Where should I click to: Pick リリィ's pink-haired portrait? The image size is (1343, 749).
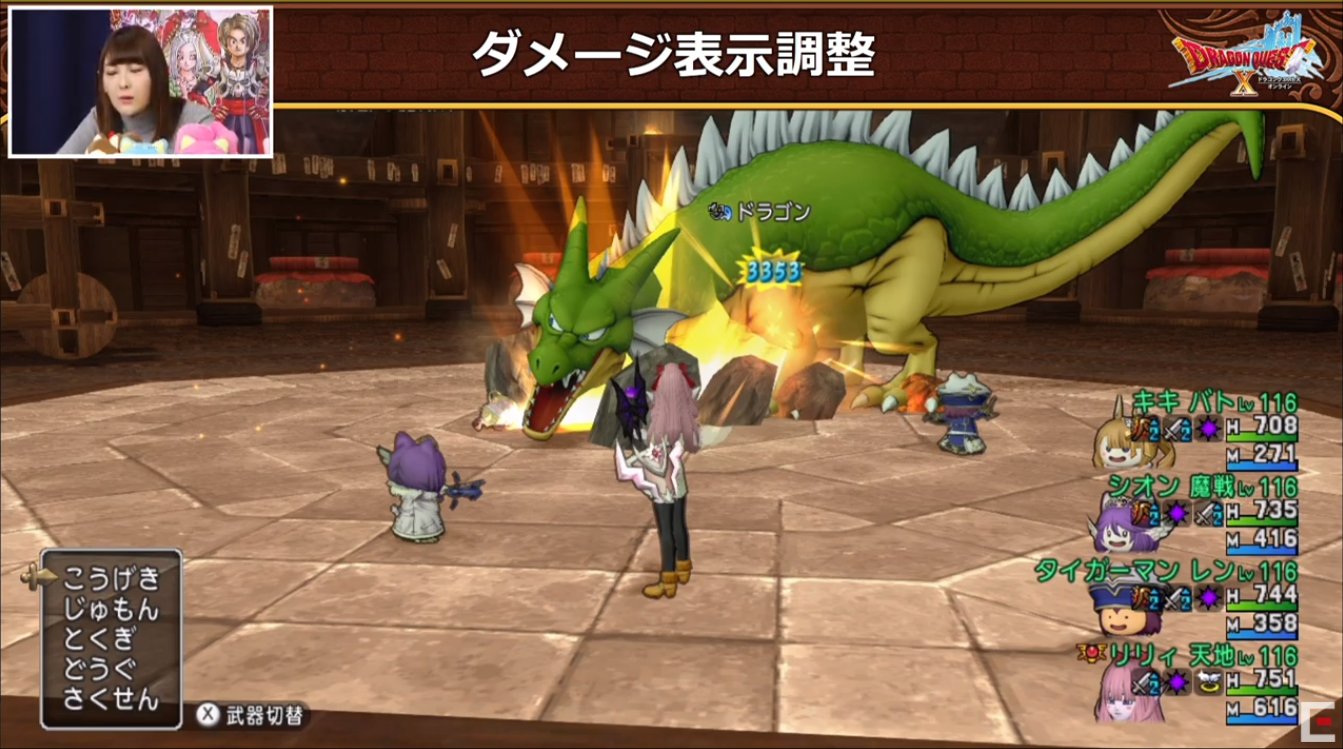coord(1121,695)
